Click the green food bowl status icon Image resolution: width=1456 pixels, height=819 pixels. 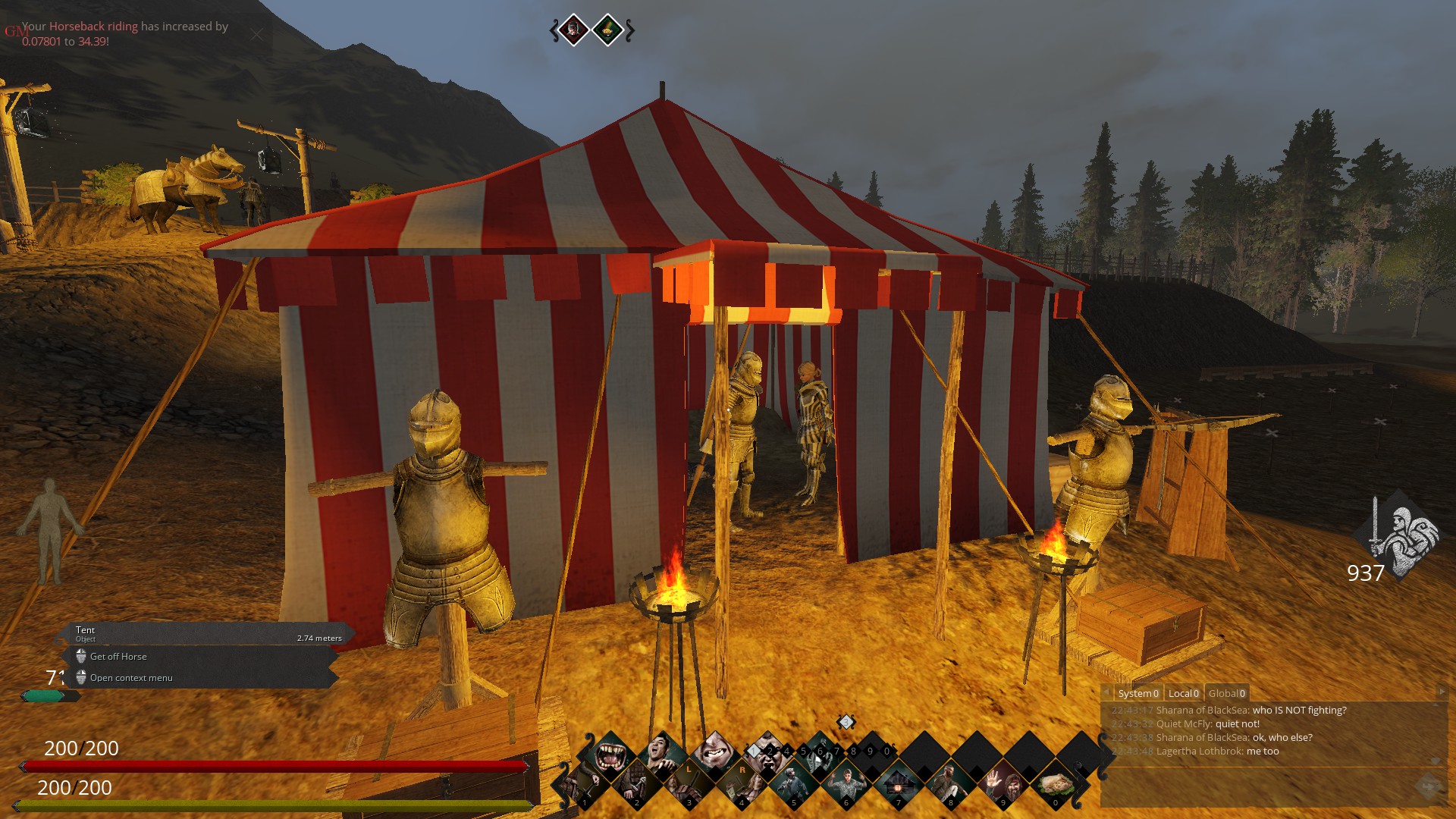click(607, 30)
